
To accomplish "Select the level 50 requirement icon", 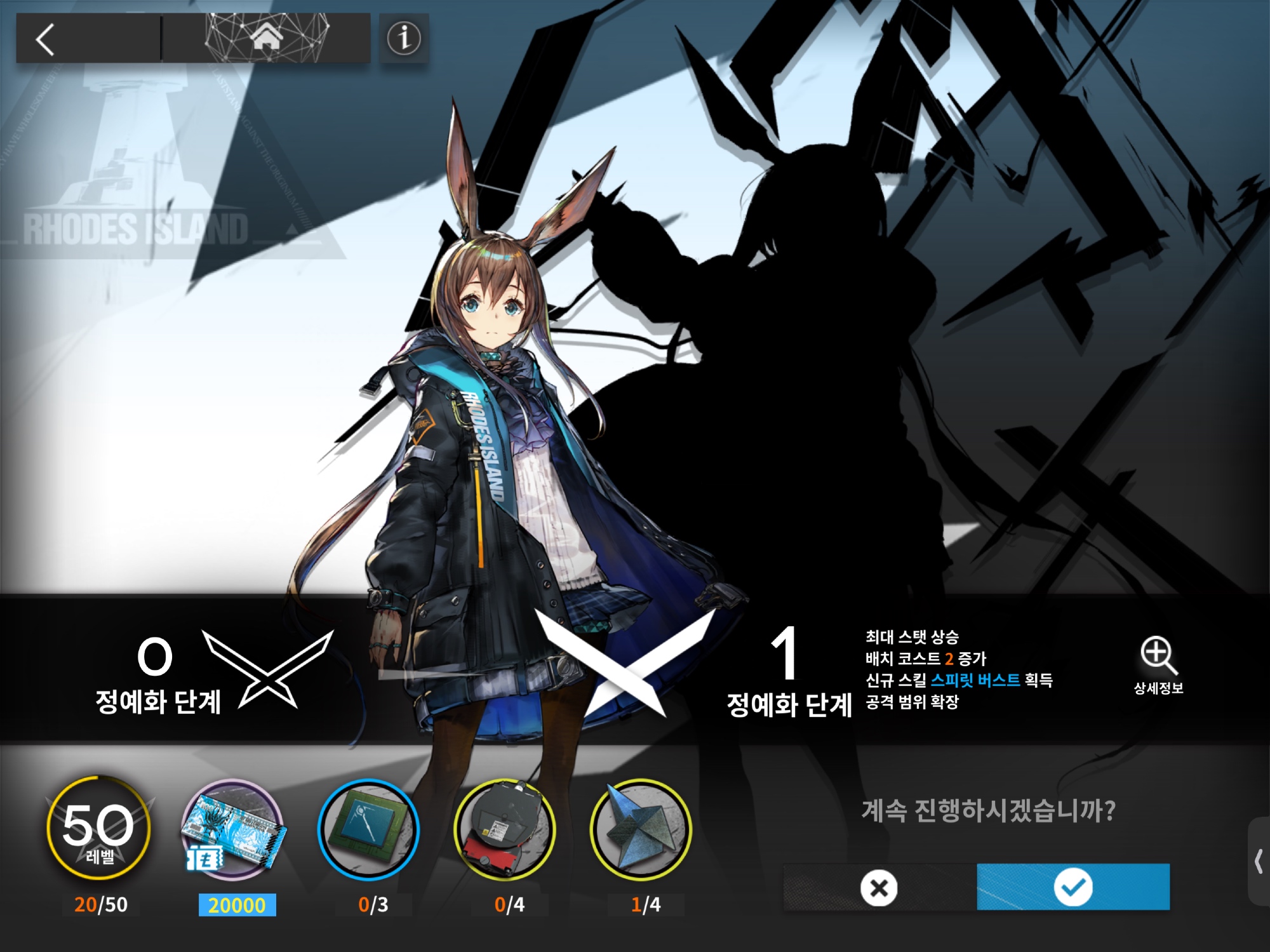I will click(x=98, y=829).
